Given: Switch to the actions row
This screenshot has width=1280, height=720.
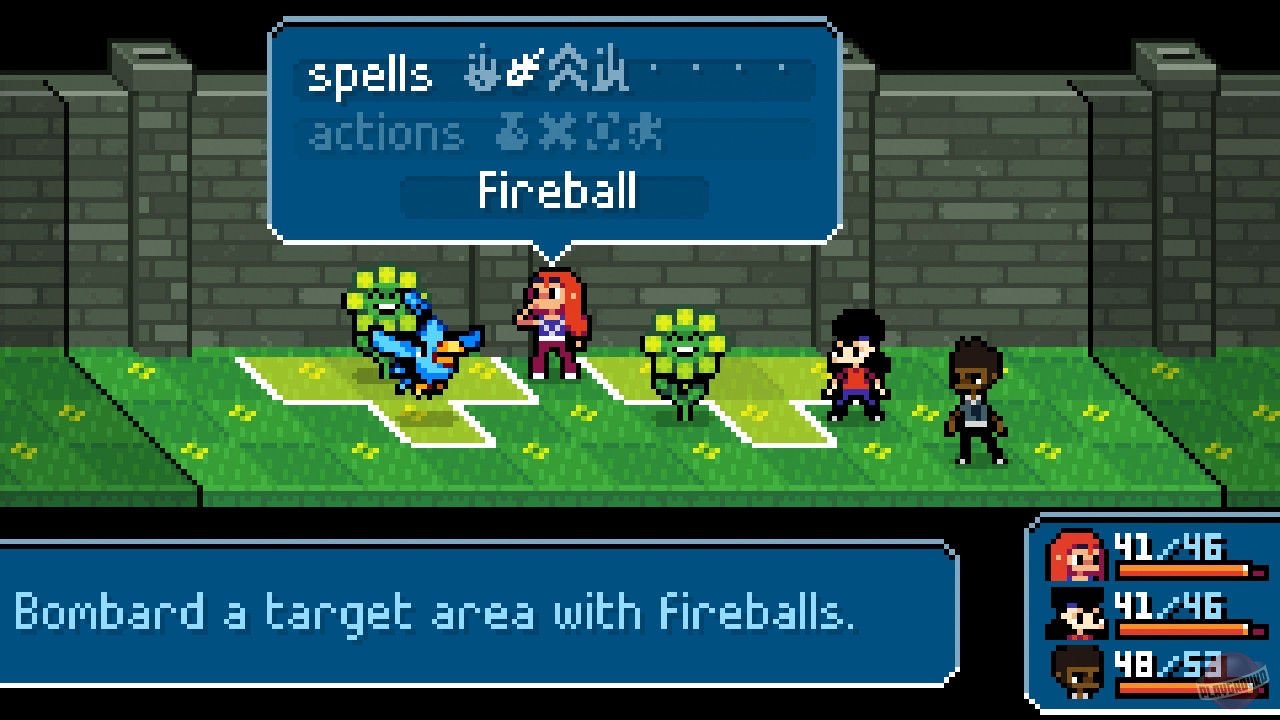Looking at the screenshot, I should coord(385,131).
